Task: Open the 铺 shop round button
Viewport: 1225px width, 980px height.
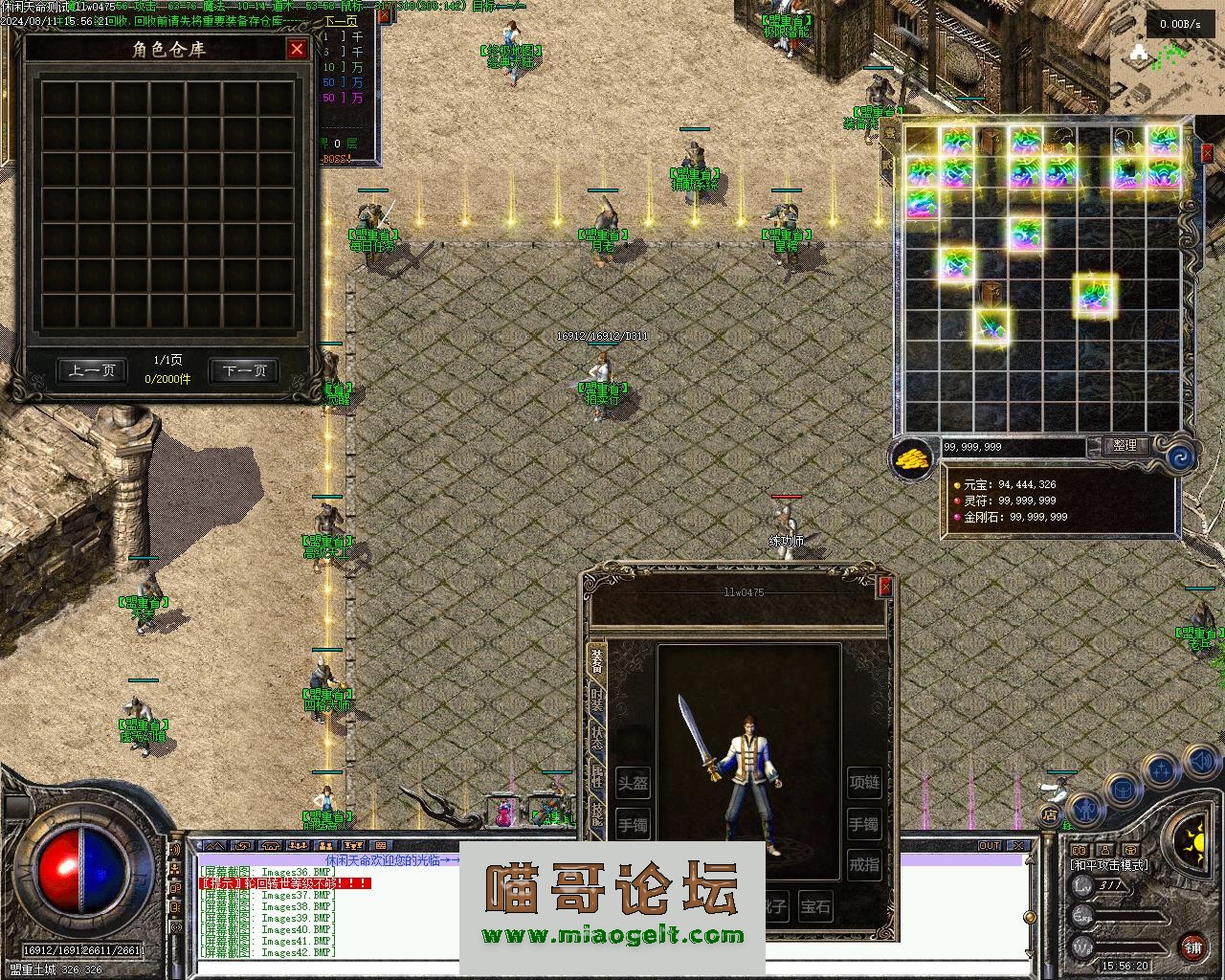Action: [1192, 947]
